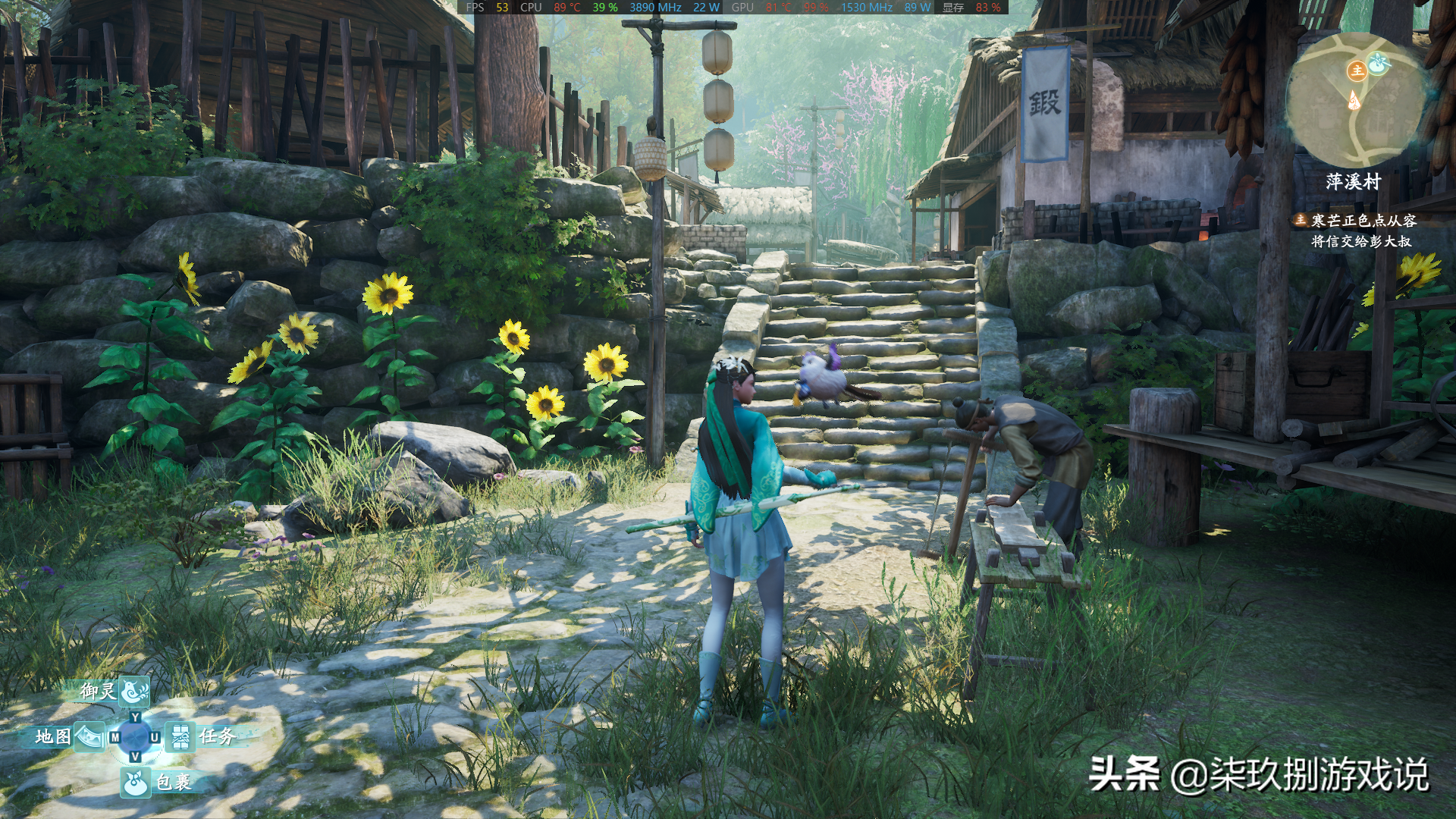Open the 任务 quest log icon
Screen dimensions: 1456x819
(x=180, y=736)
